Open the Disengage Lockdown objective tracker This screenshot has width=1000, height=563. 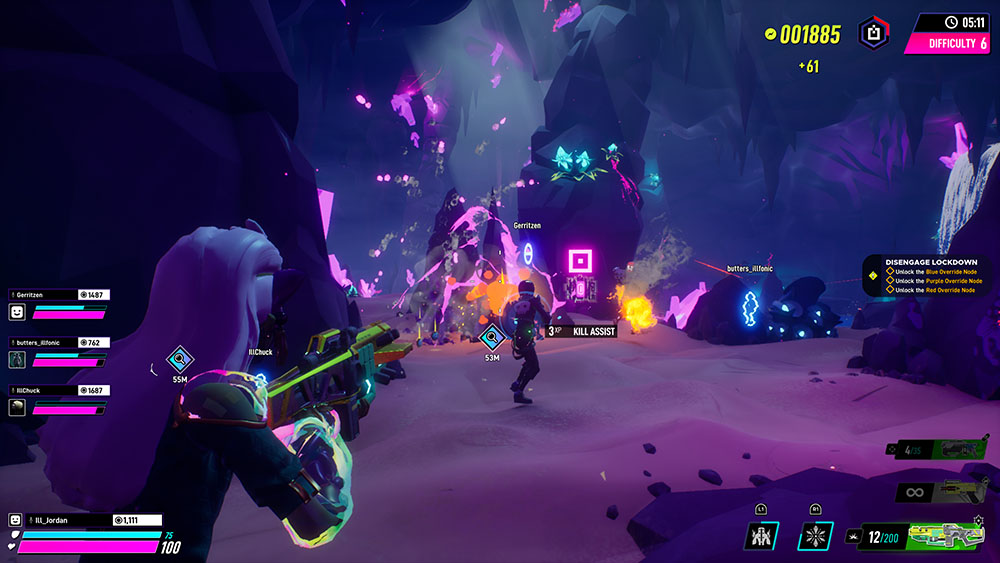[928, 276]
